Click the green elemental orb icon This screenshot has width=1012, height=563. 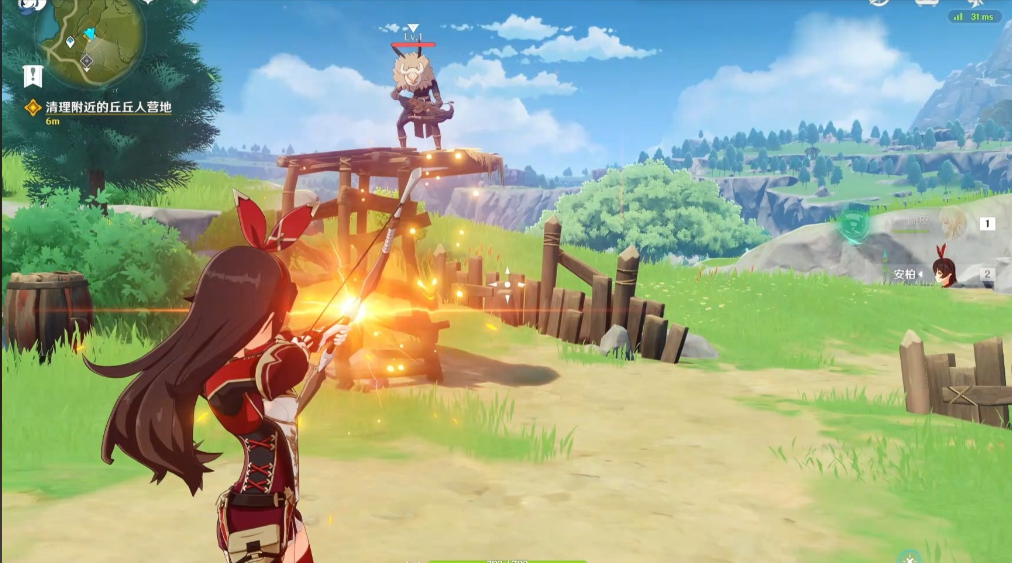point(852,224)
